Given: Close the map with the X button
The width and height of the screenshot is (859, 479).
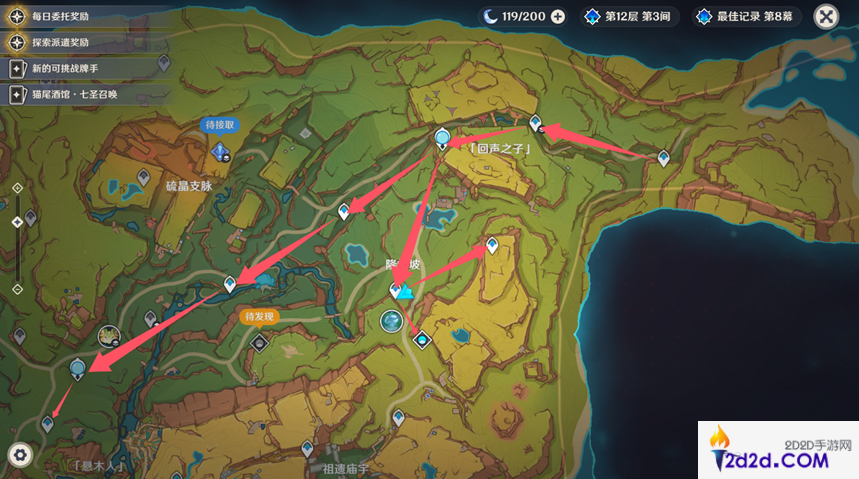Looking at the screenshot, I should pyautogui.click(x=826, y=16).
